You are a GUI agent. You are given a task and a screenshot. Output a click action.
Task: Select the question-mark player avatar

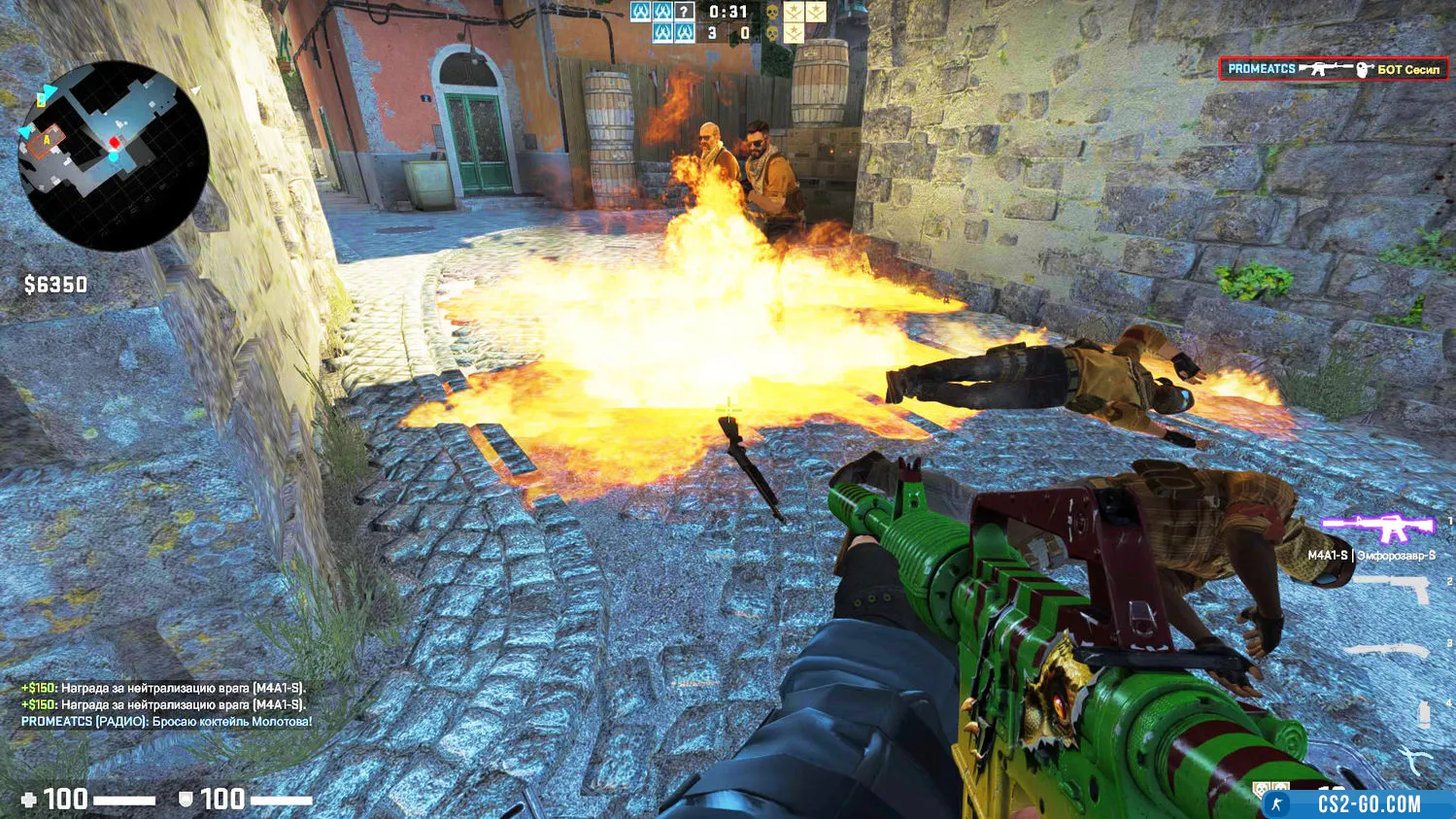point(685,13)
